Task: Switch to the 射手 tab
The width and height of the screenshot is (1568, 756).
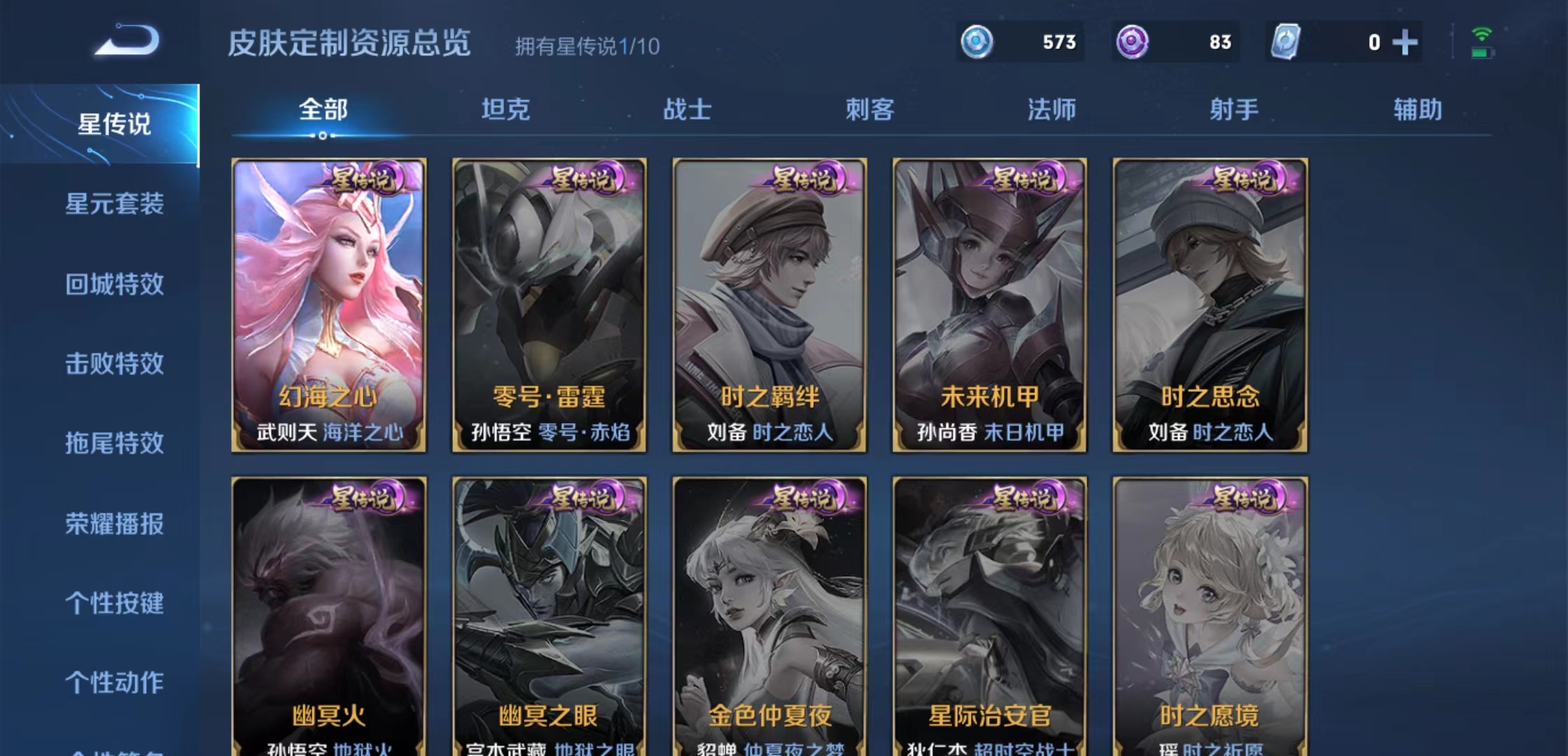Action: point(1234,109)
